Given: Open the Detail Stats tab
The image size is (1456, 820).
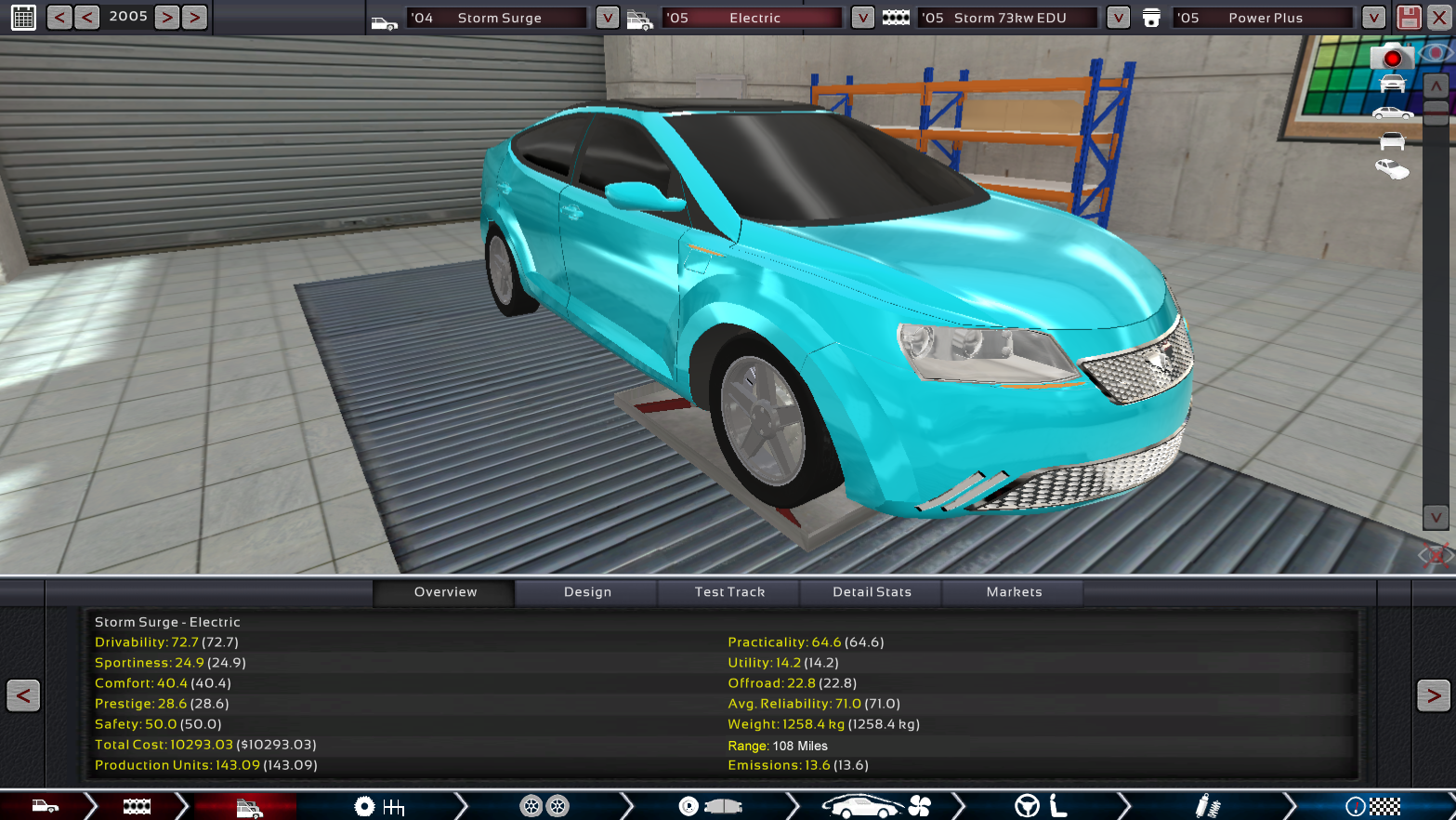Looking at the screenshot, I should point(872,592).
